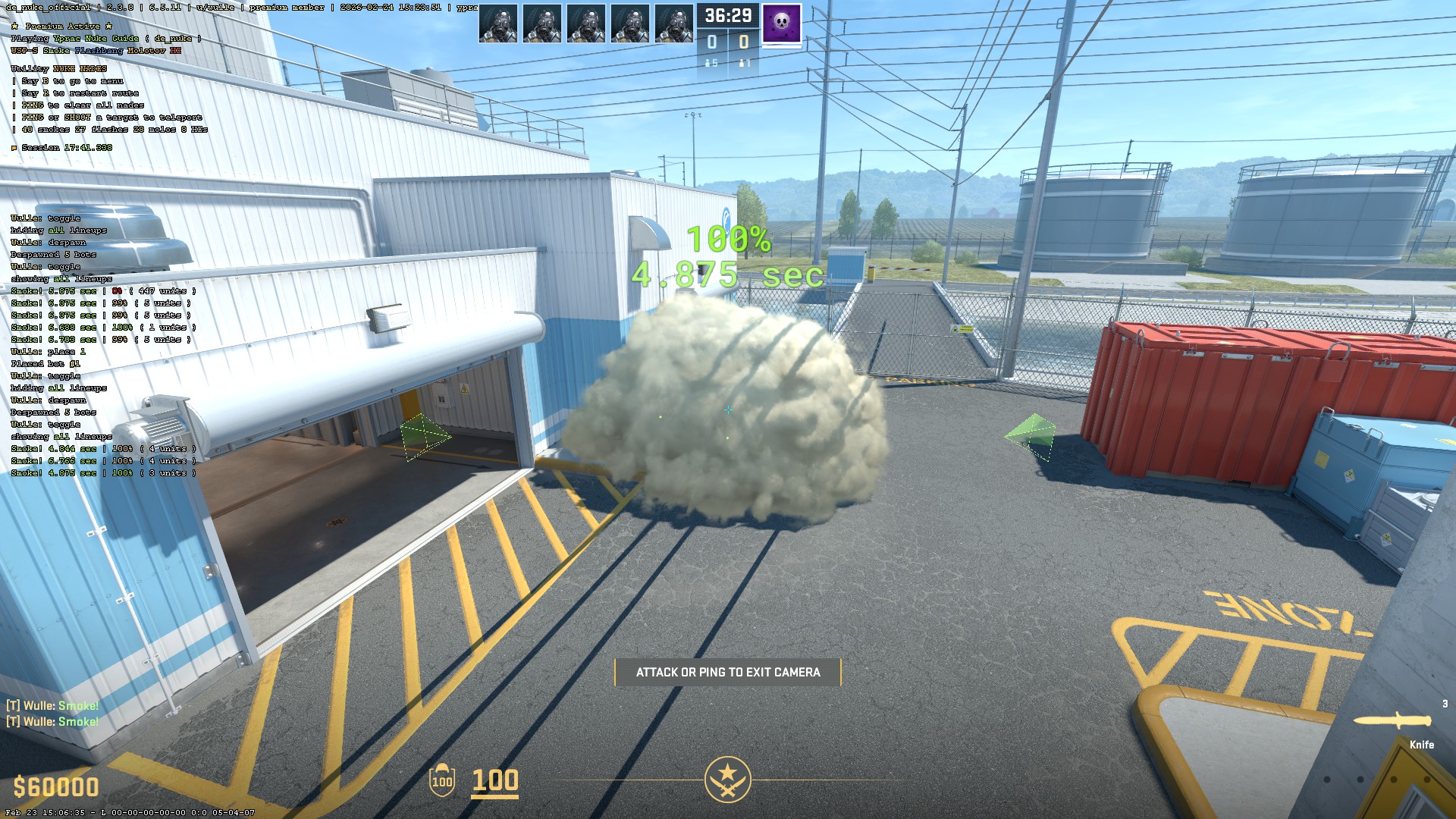This screenshot has height=819, width=1456.
Task: Click the kevlar armor shield icon
Action: coord(442,780)
